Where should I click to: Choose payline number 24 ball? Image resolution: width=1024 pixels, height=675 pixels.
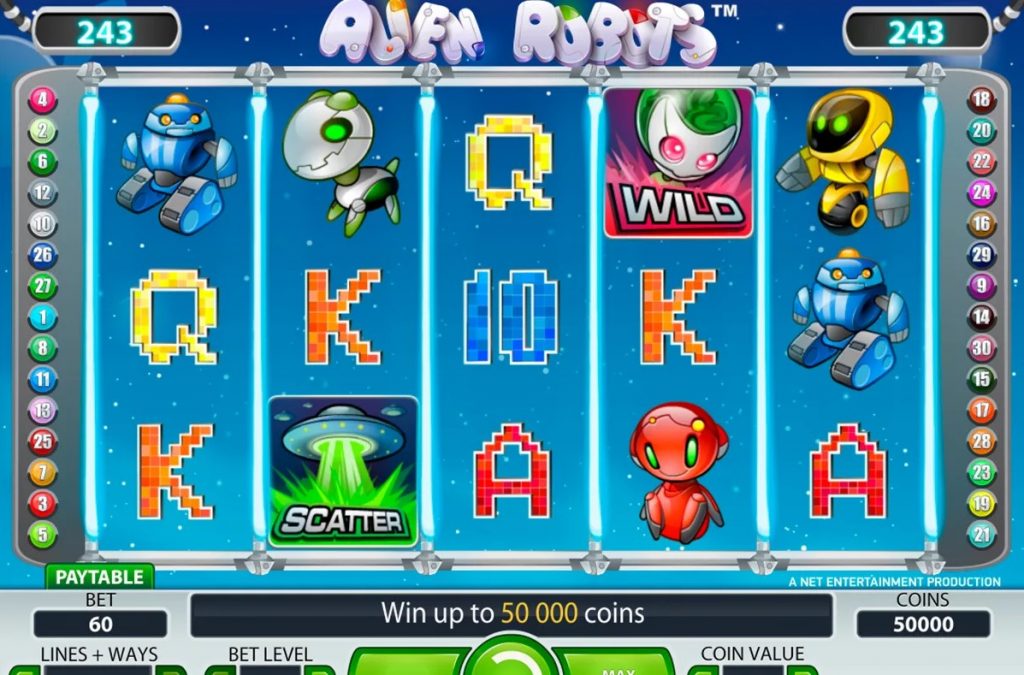click(x=981, y=193)
